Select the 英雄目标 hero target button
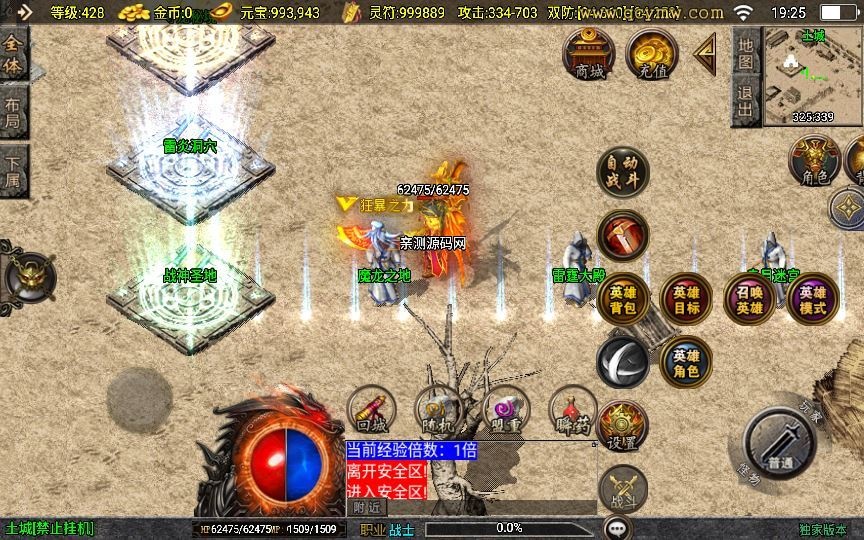The height and width of the screenshot is (540, 864). [x=686, y=299]
